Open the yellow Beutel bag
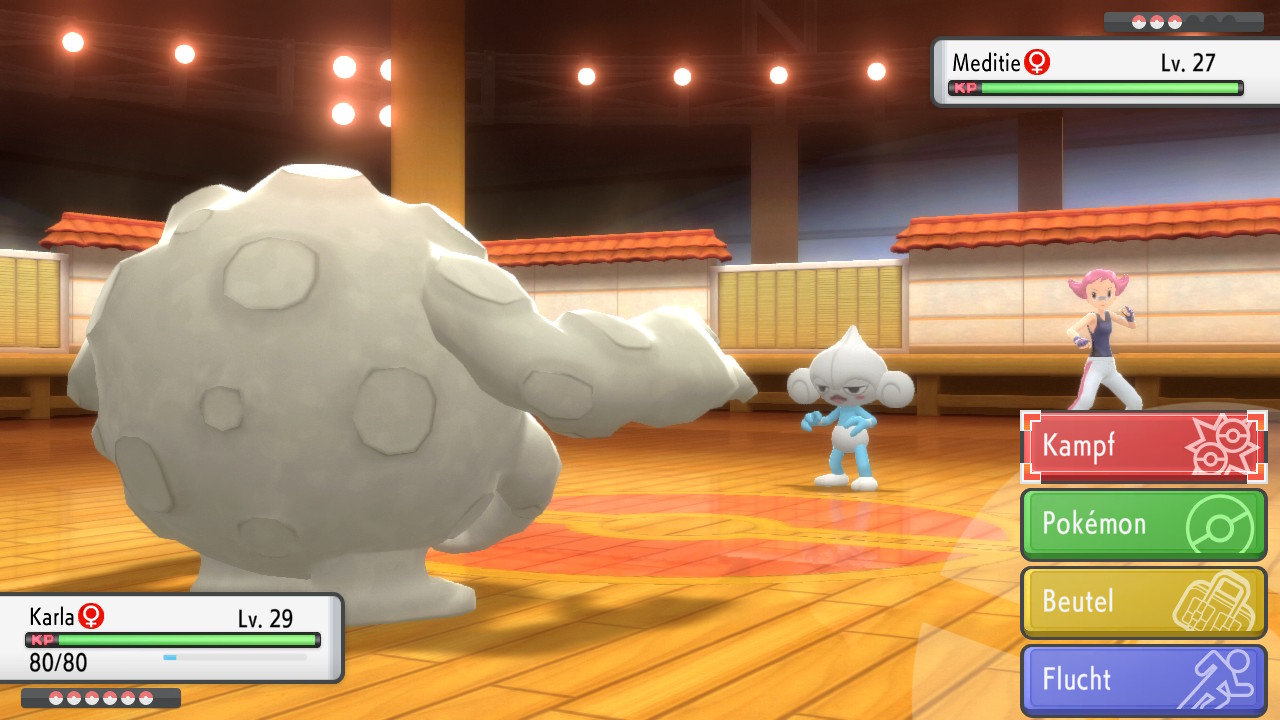This screenshot has height=720, width=1280. tap(1143, 602)
